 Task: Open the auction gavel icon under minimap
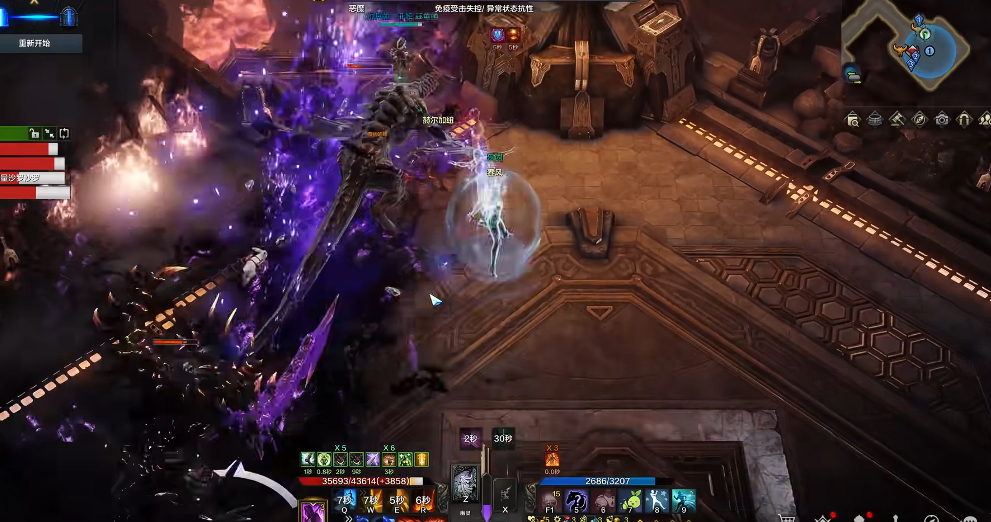[x=897, y=120]
